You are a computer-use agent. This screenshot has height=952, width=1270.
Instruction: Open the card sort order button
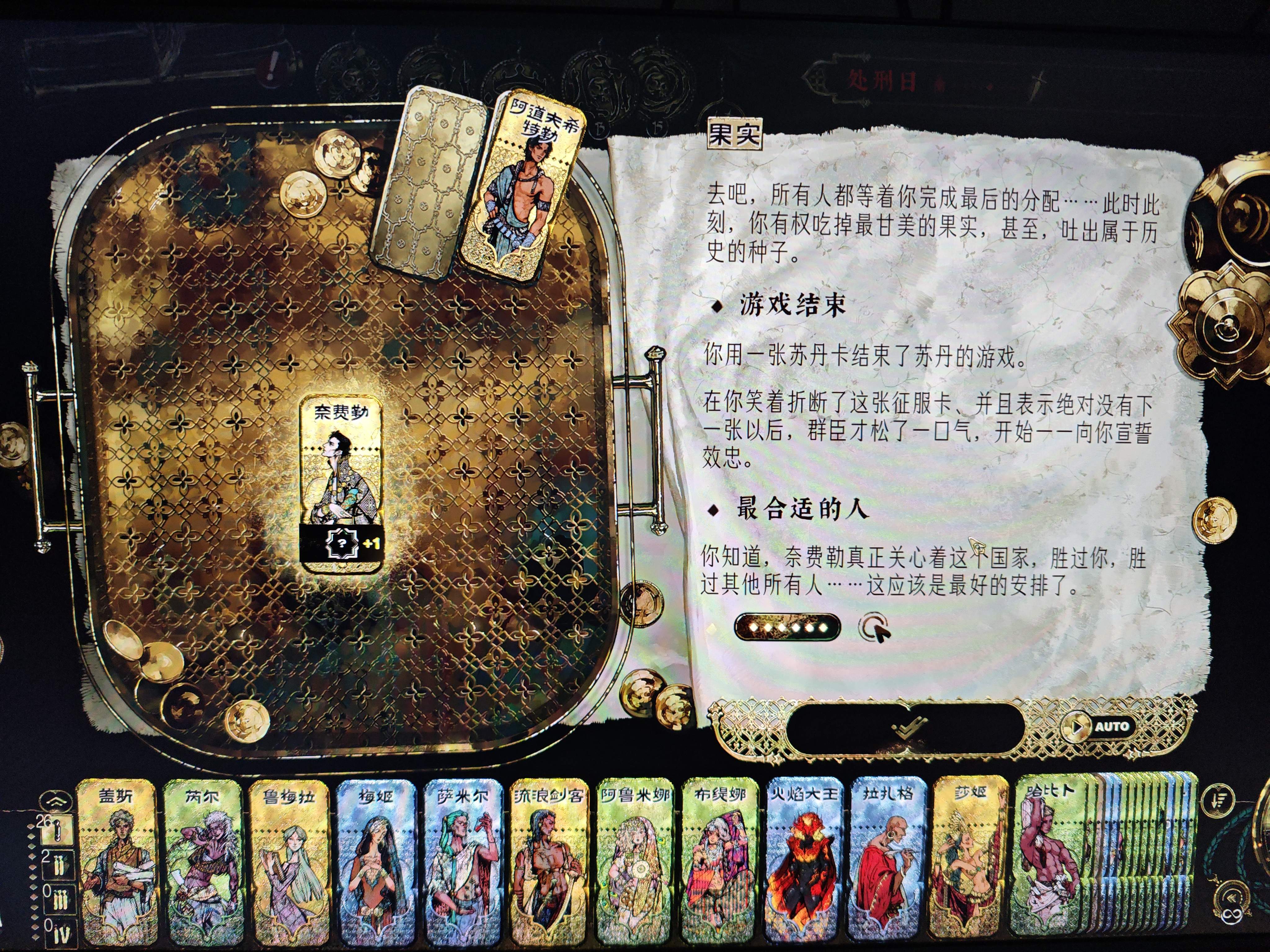point(1218,800)
